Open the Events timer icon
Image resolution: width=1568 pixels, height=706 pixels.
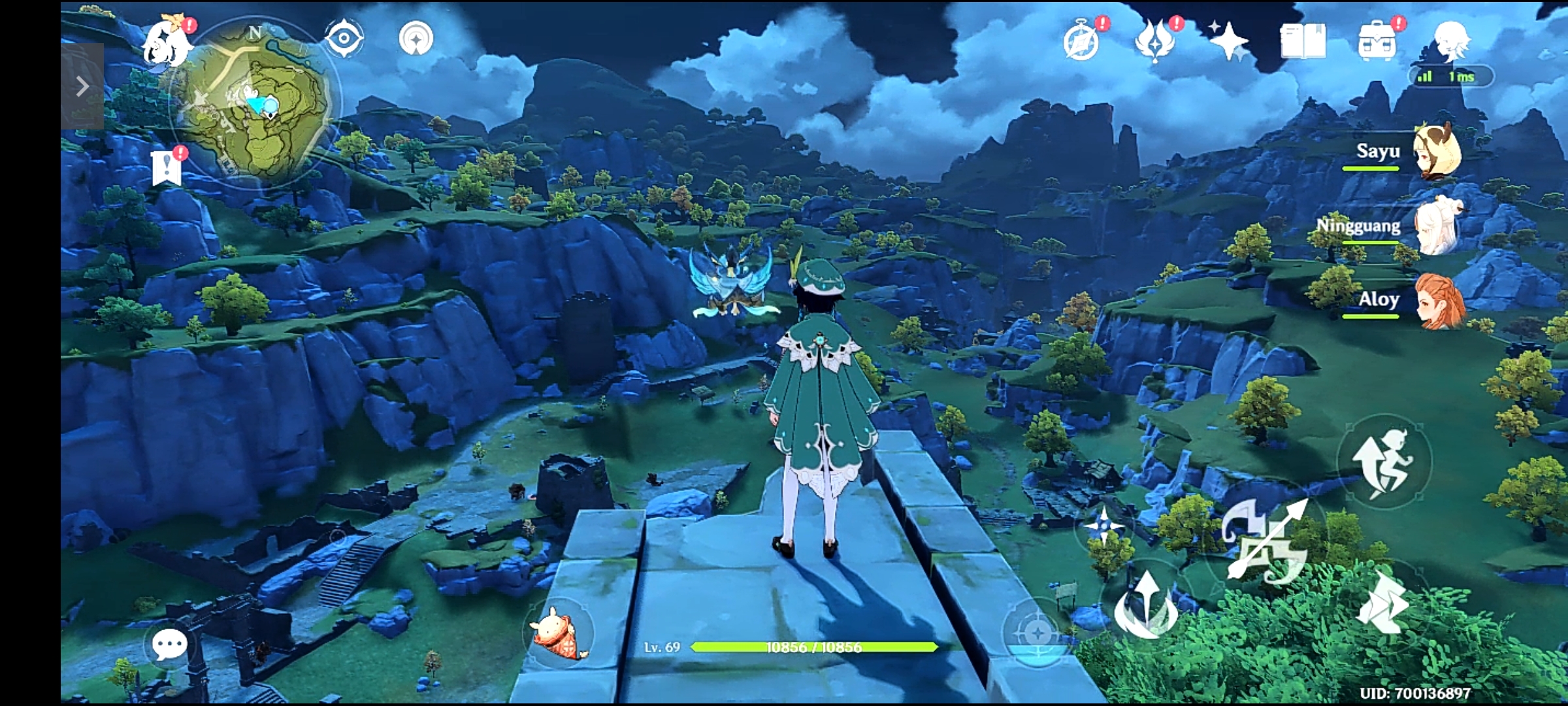pyautogui.click(x=1081, y=41)
